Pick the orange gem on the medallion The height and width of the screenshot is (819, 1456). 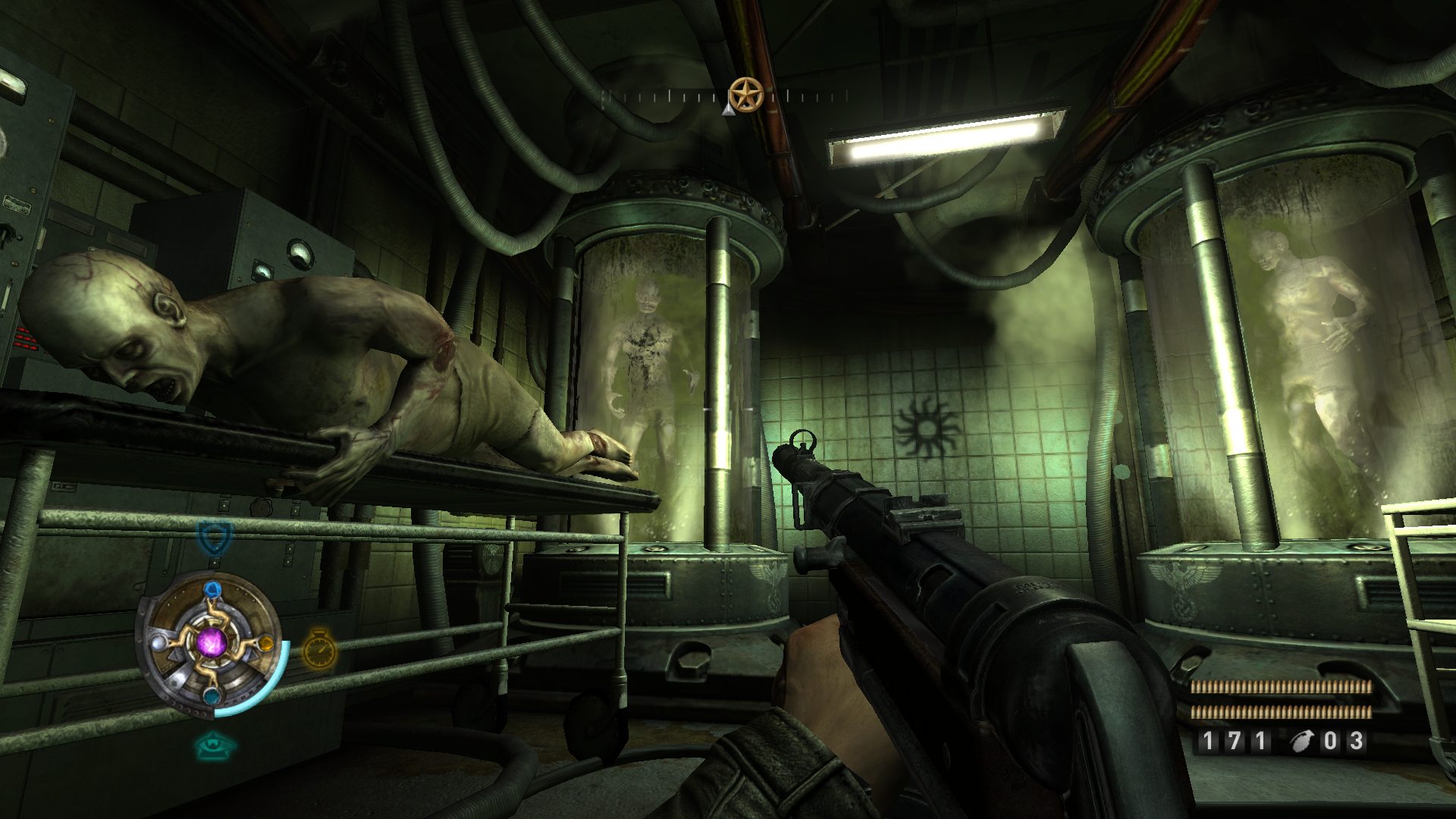coord(265,644)
